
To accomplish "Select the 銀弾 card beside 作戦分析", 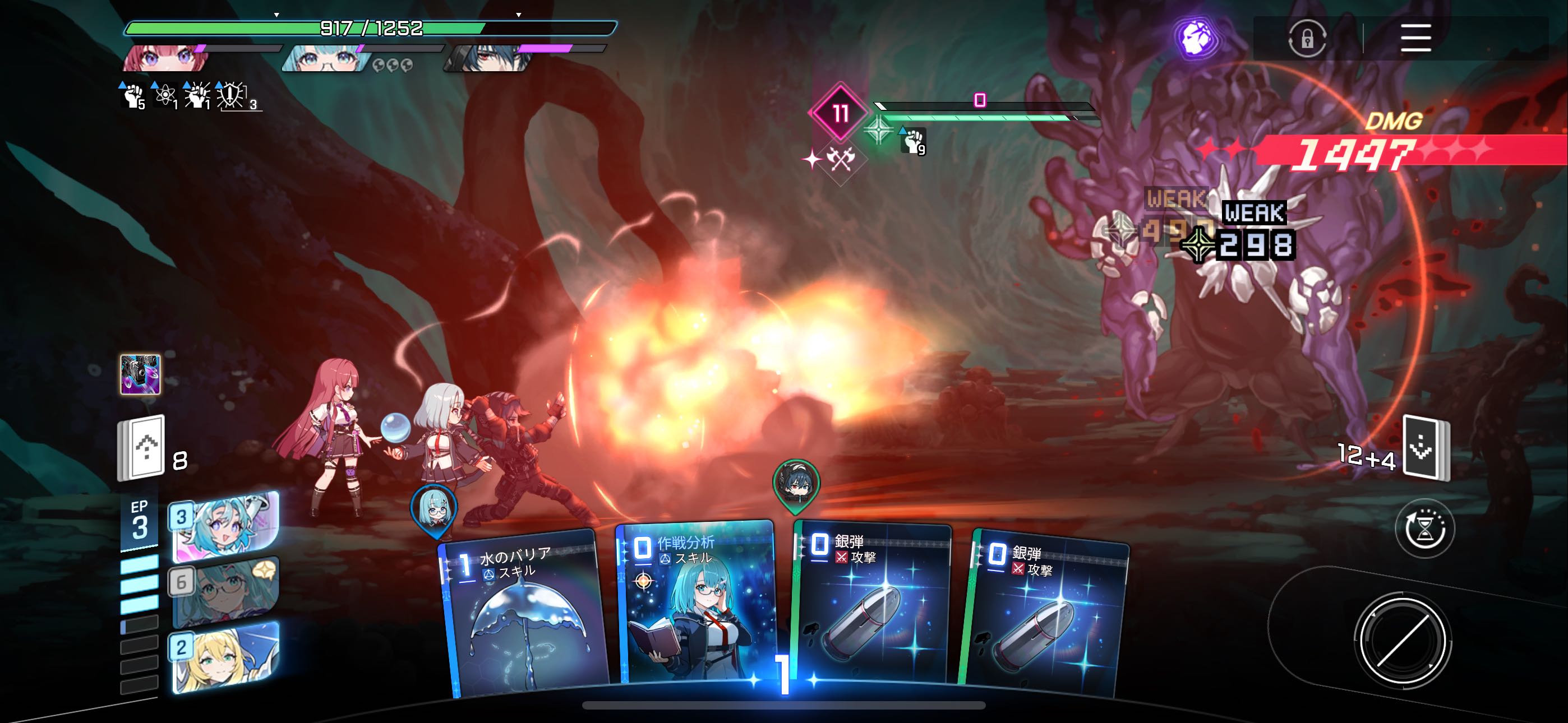I will click(871, 605).
